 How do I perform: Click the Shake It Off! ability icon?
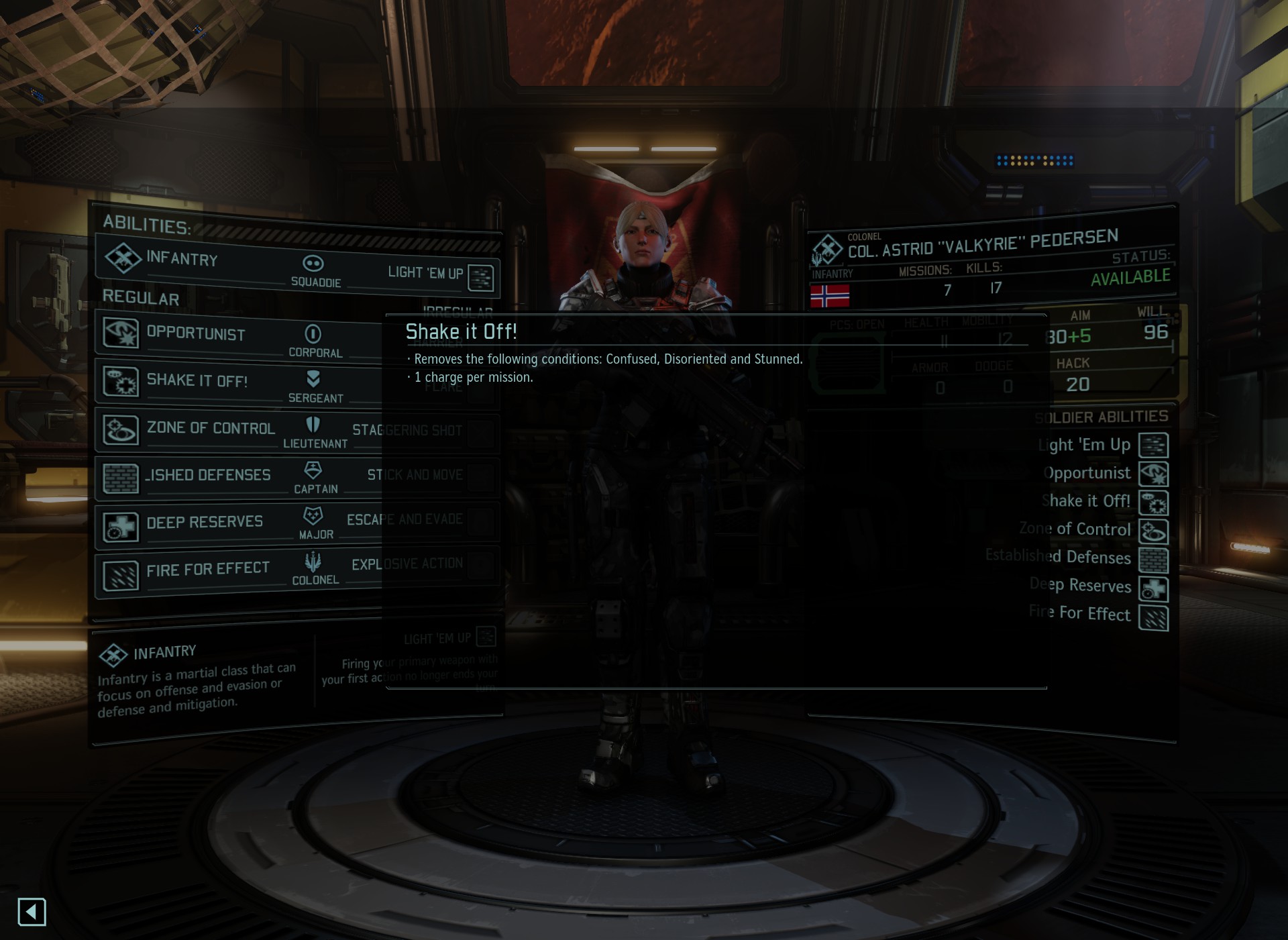[x=121, y=380]
